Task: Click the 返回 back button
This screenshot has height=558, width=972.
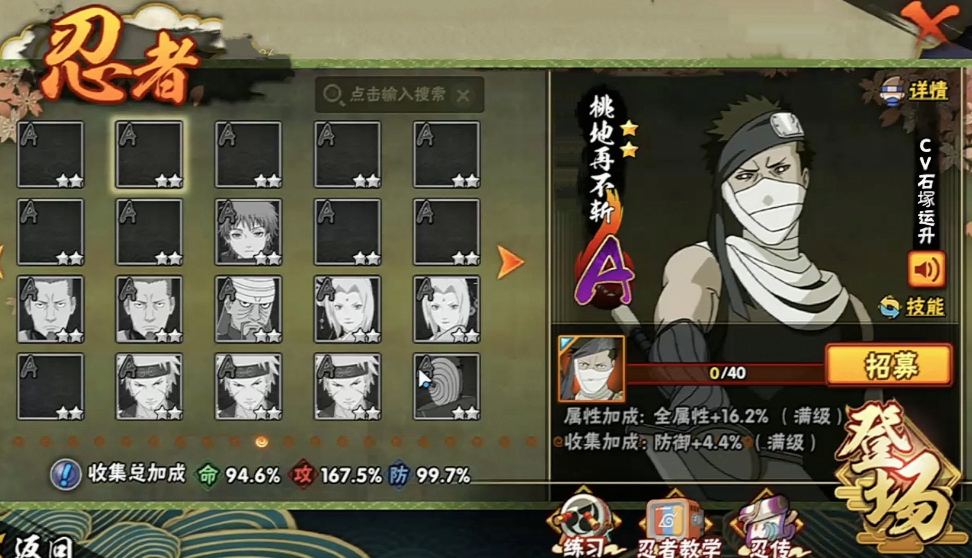Action: (40, 546)
